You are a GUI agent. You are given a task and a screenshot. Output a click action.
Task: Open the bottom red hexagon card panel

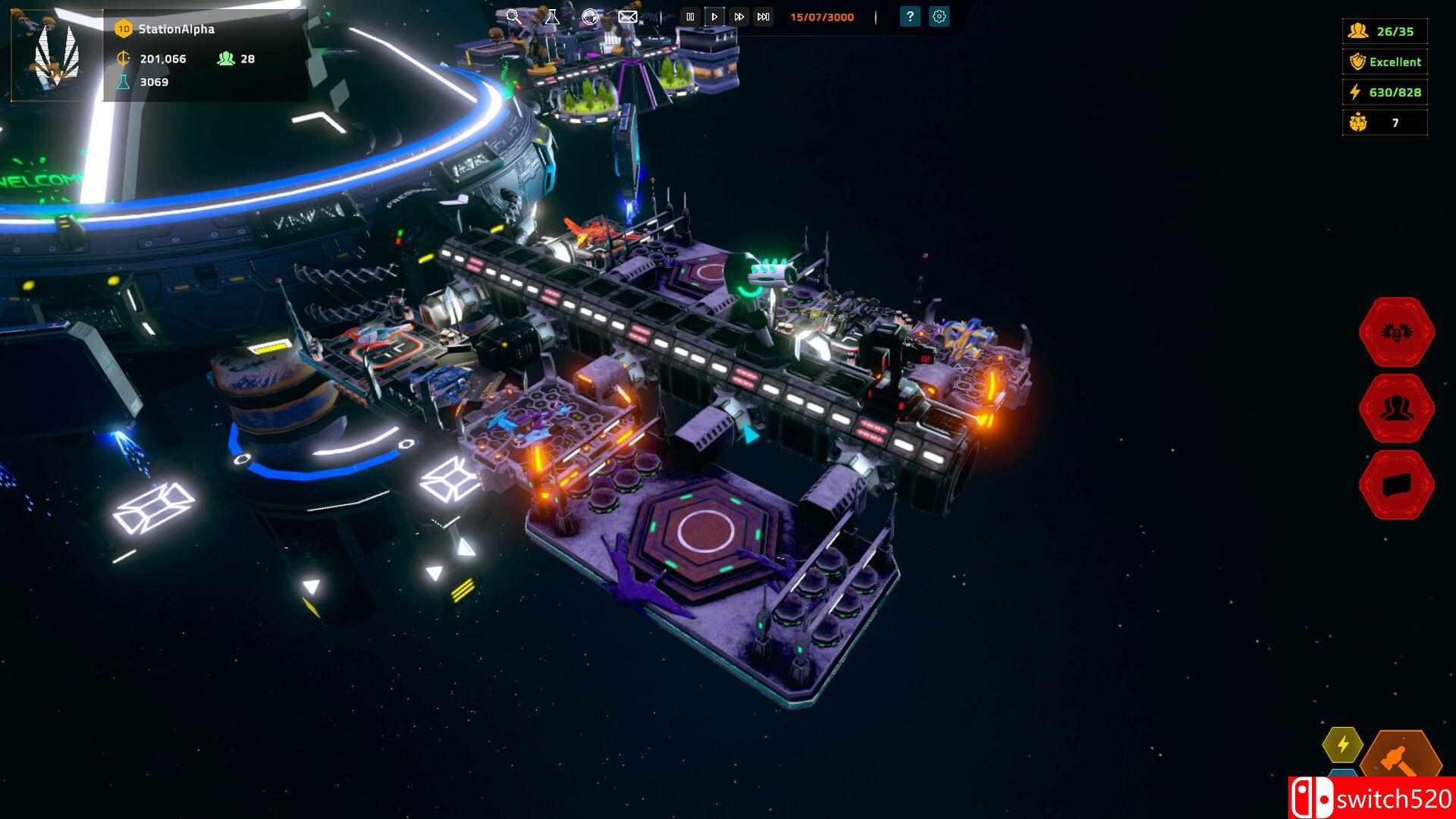1395,483
